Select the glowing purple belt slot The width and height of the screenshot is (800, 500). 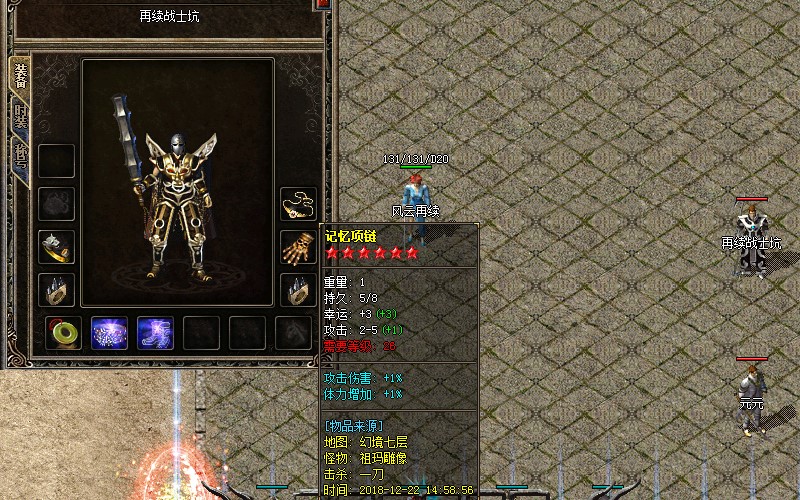click(x=109, y=333)
